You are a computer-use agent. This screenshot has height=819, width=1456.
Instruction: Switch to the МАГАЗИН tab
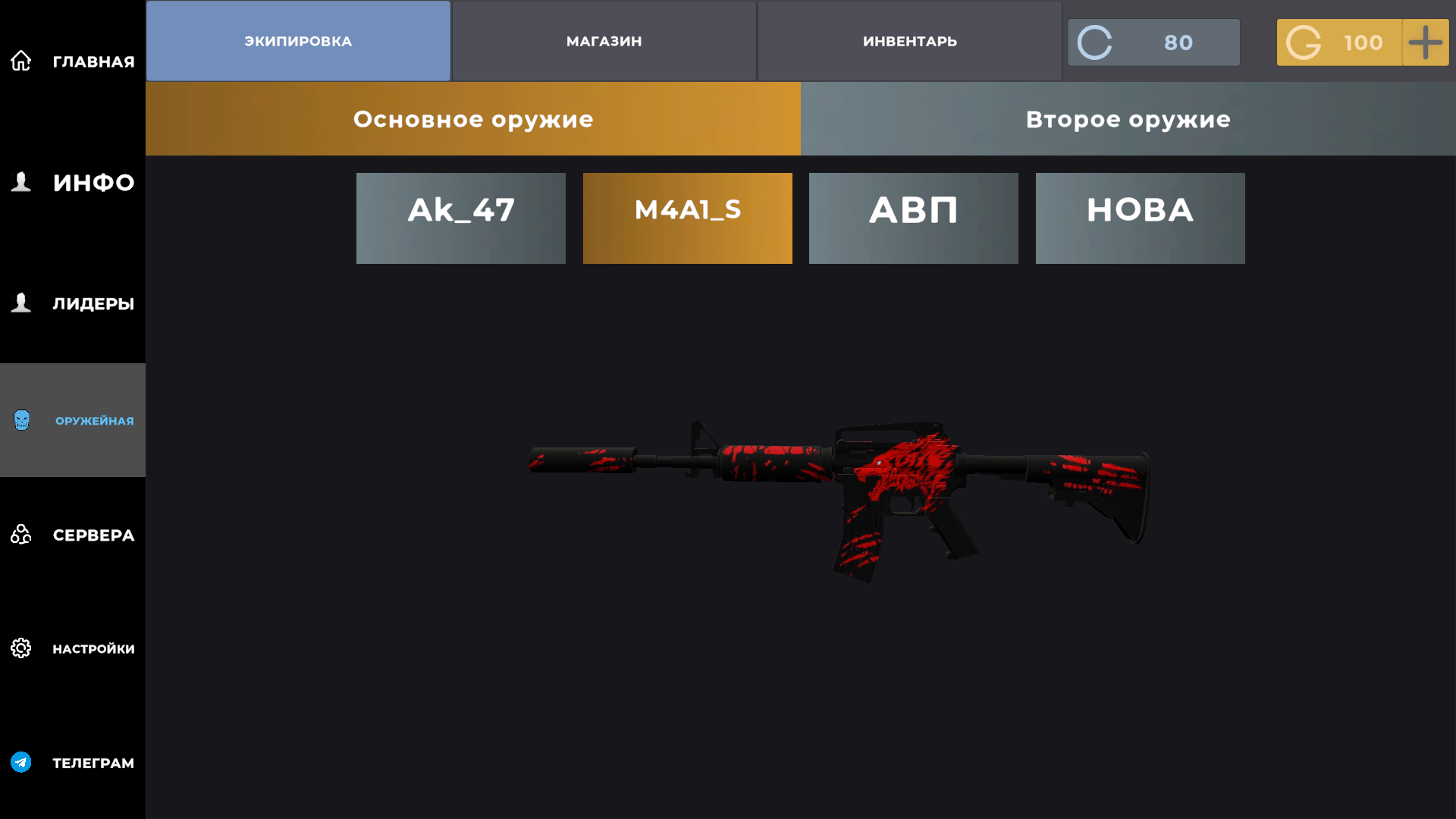(x=604, y=41)
